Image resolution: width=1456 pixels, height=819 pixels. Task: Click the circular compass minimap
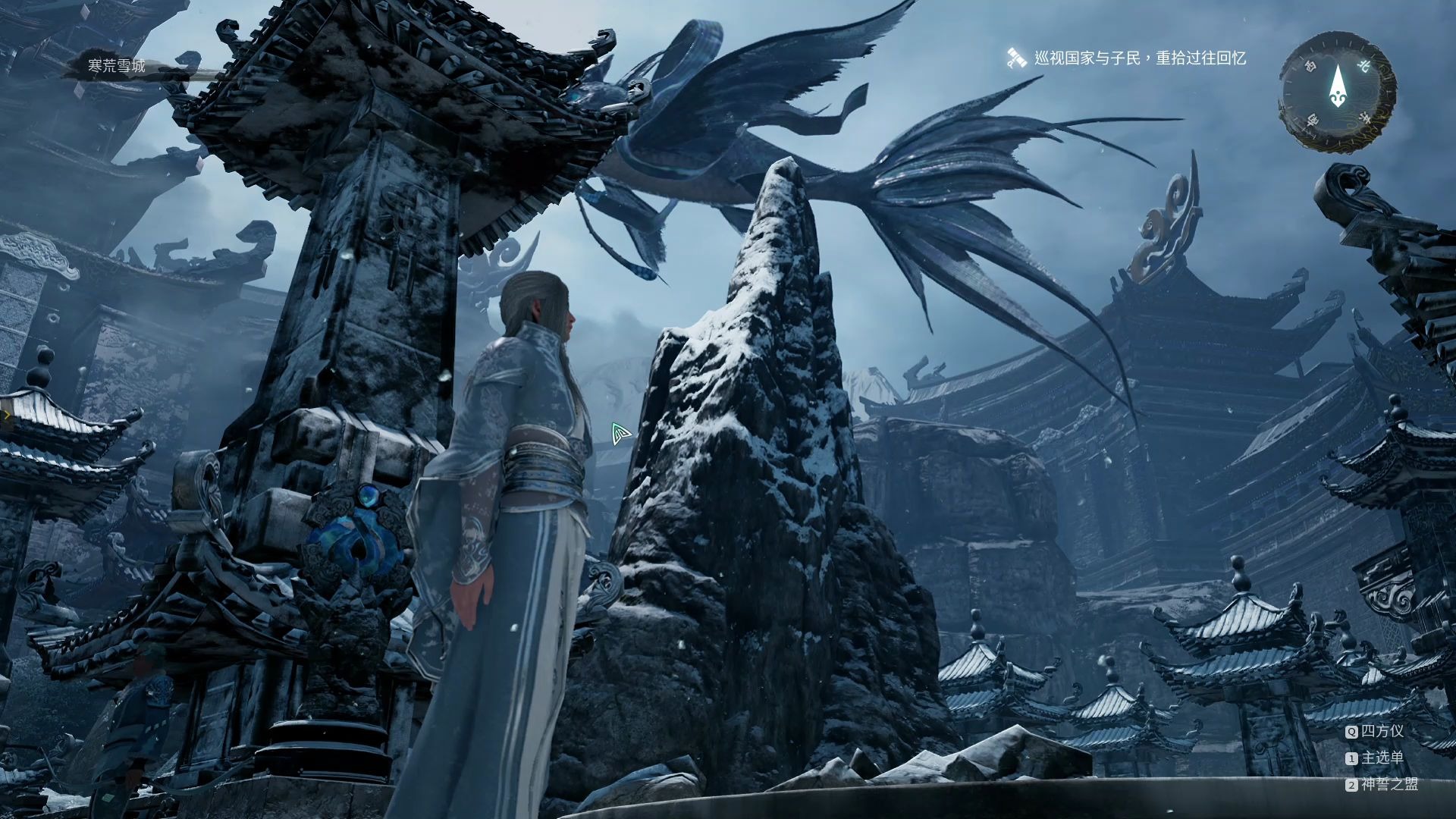point(1337,92)
